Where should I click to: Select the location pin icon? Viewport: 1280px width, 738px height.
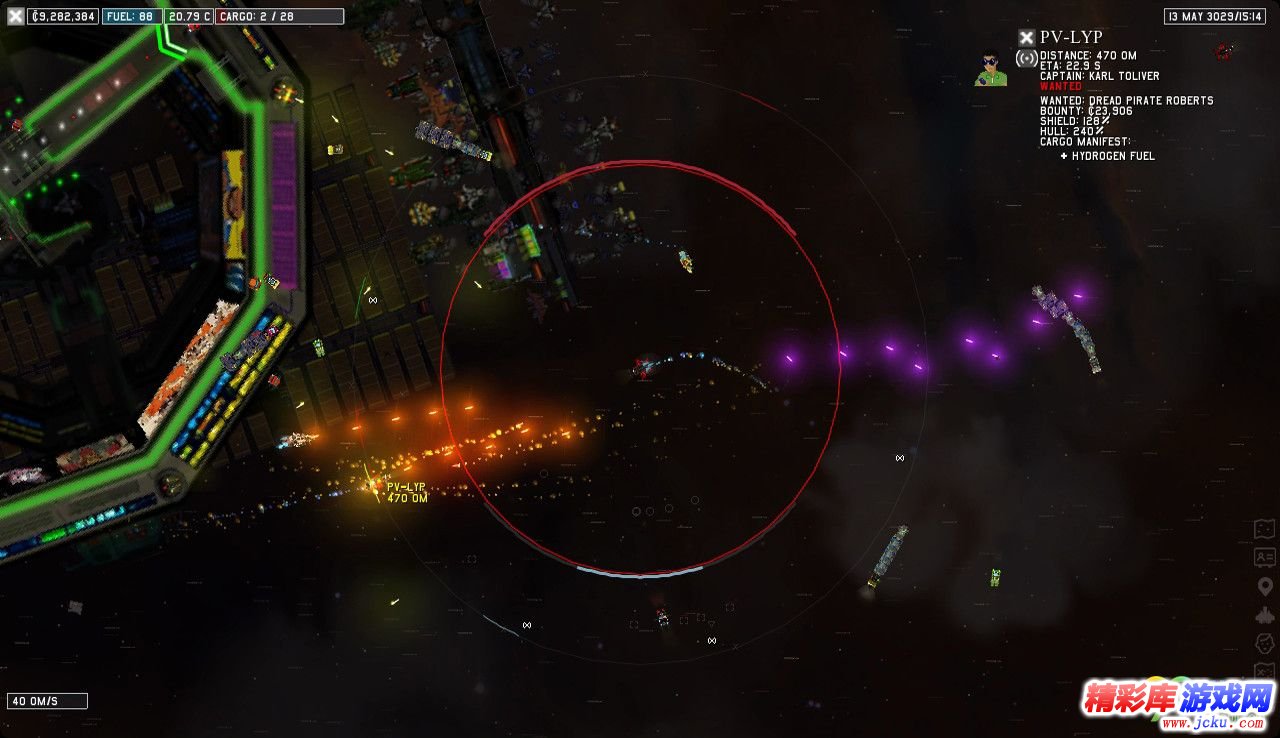click(x=1265, y=586)
